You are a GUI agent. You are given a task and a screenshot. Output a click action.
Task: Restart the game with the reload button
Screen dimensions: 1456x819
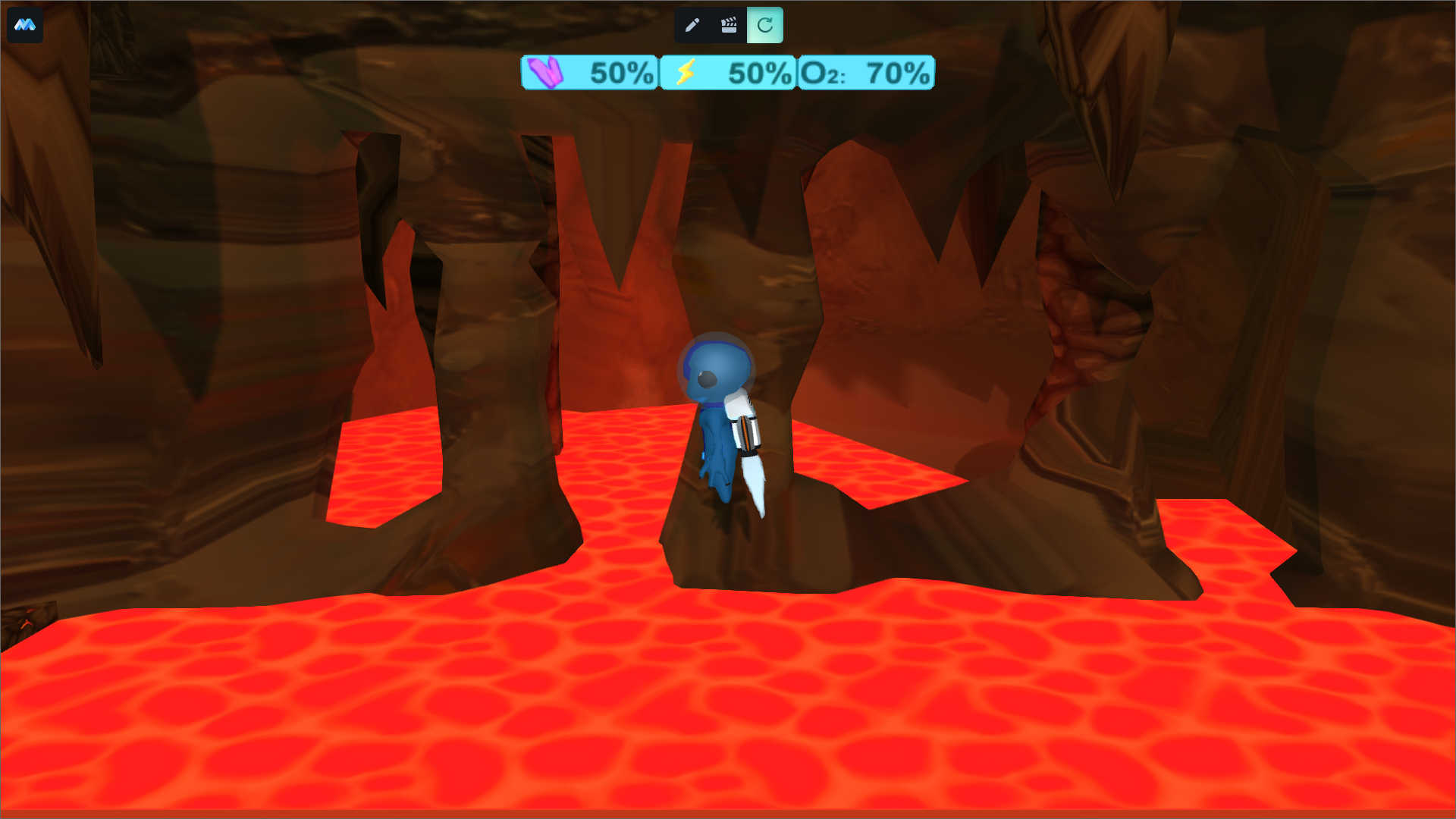(765, 25)
